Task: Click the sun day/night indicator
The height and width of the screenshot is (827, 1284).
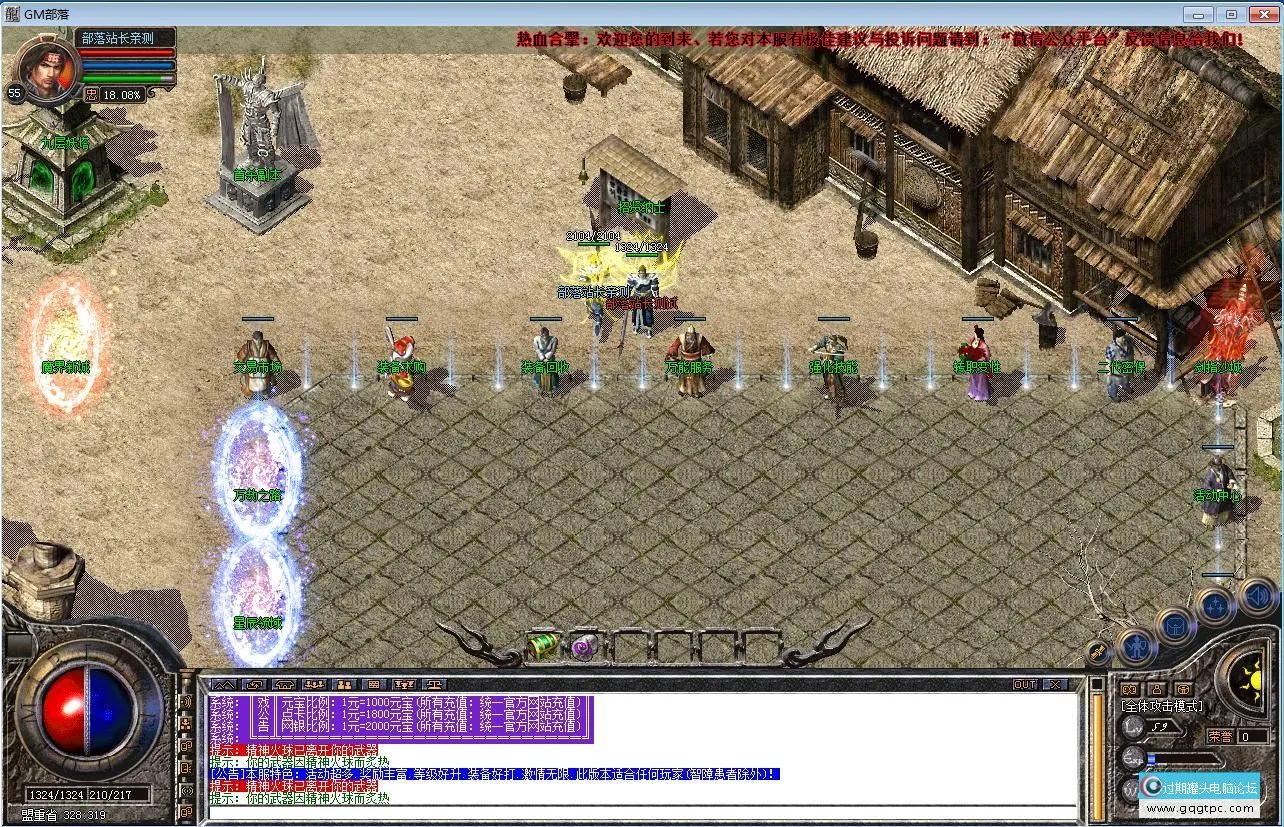Action: pos(1254,682)
